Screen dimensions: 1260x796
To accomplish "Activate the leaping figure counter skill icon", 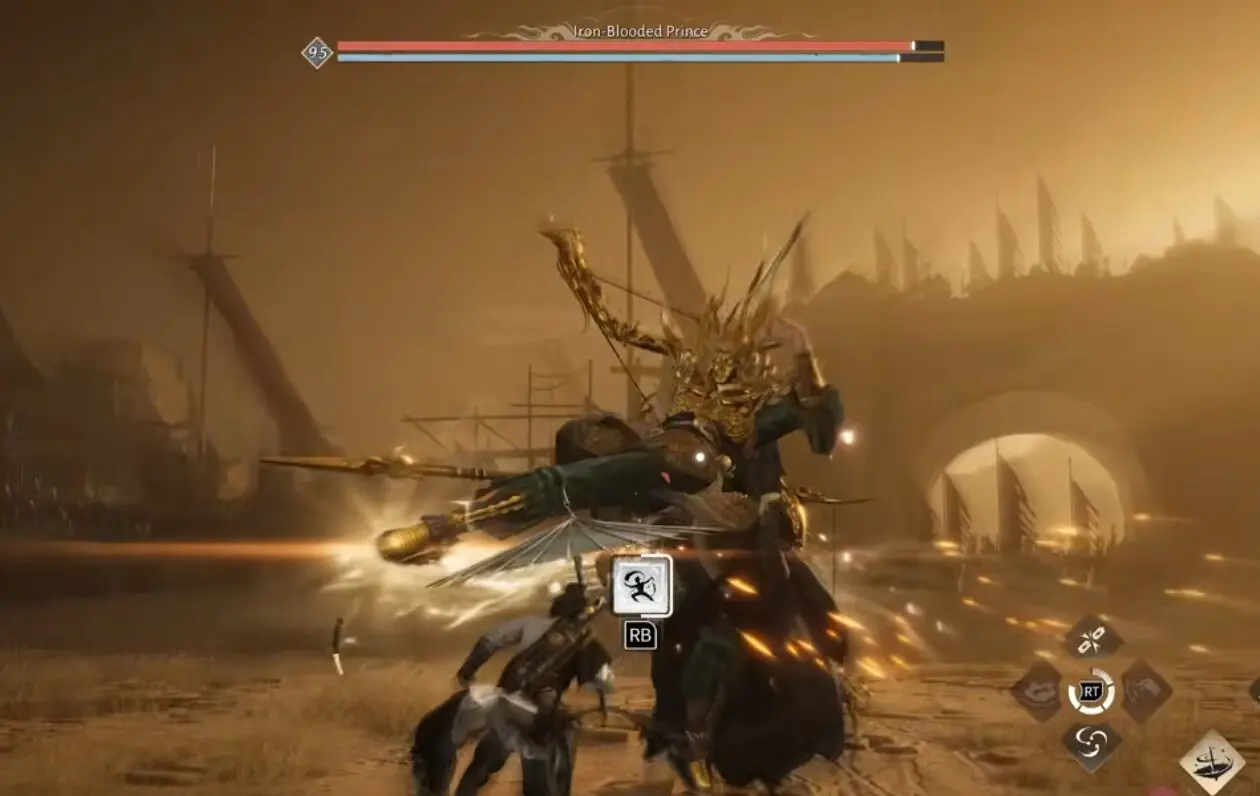I will (x=641, y=586).
